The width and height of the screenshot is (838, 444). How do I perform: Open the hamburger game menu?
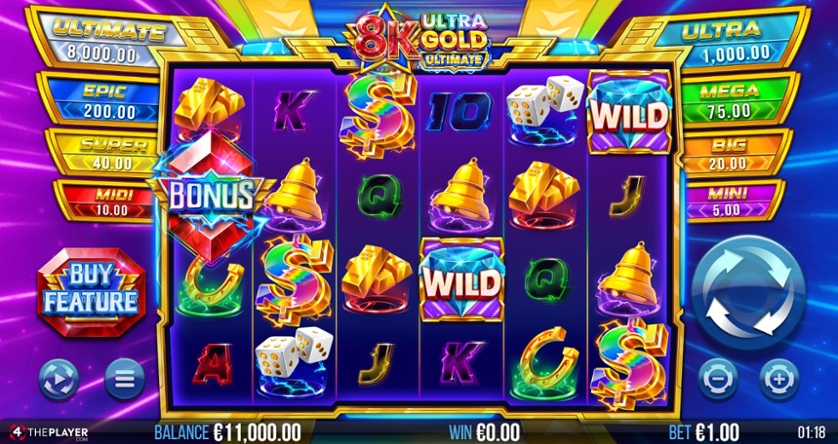[x=123, y=378]
